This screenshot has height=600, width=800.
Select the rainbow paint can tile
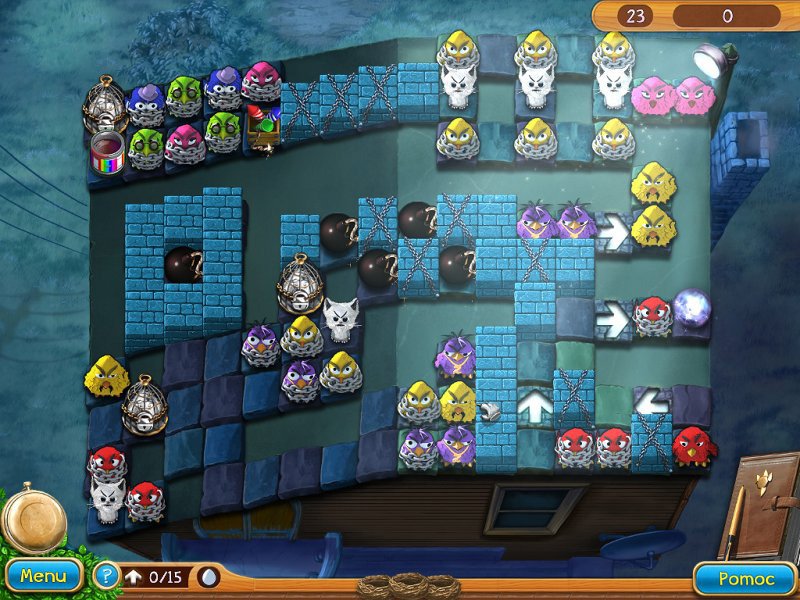point(107,150)
